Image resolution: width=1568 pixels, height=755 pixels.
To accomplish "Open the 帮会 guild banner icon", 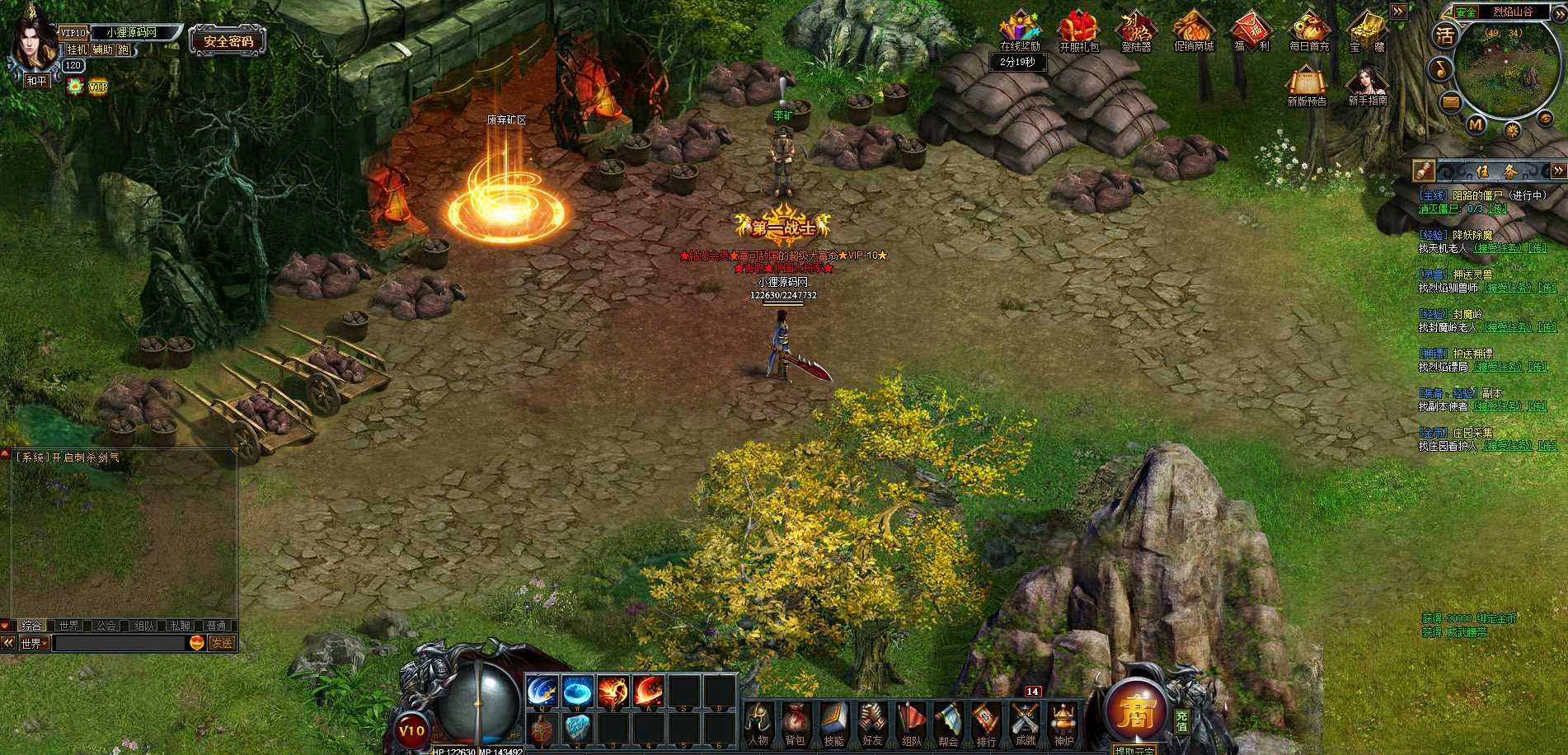I will click(x=948, y=723).
